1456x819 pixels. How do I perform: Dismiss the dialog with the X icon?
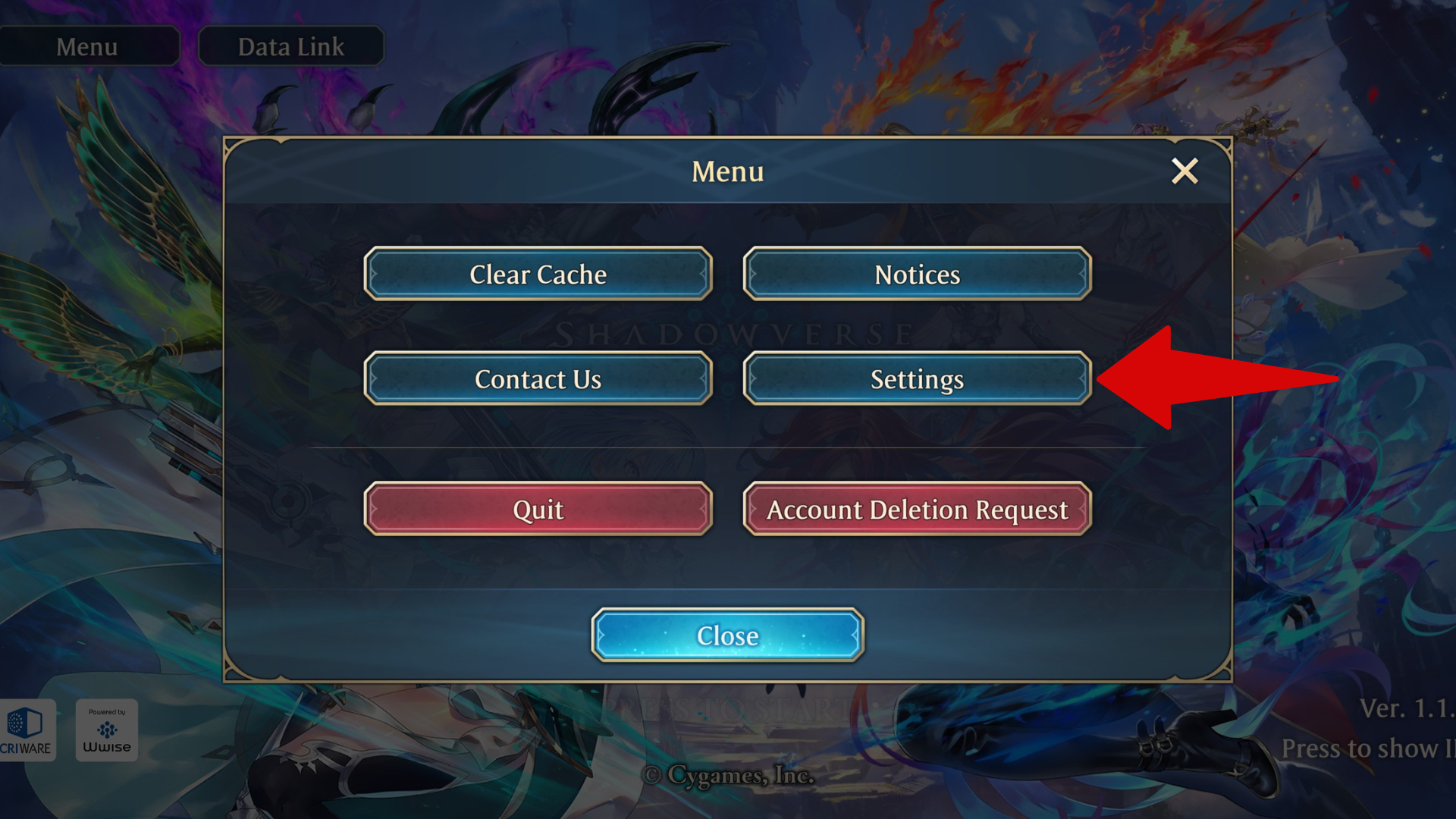click(x=1185, y=171)
